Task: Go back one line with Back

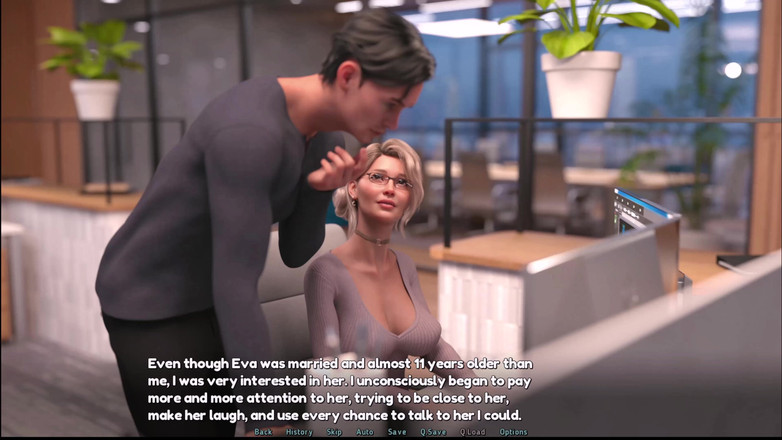Action: pyautogui.click(x=263, y=432)
